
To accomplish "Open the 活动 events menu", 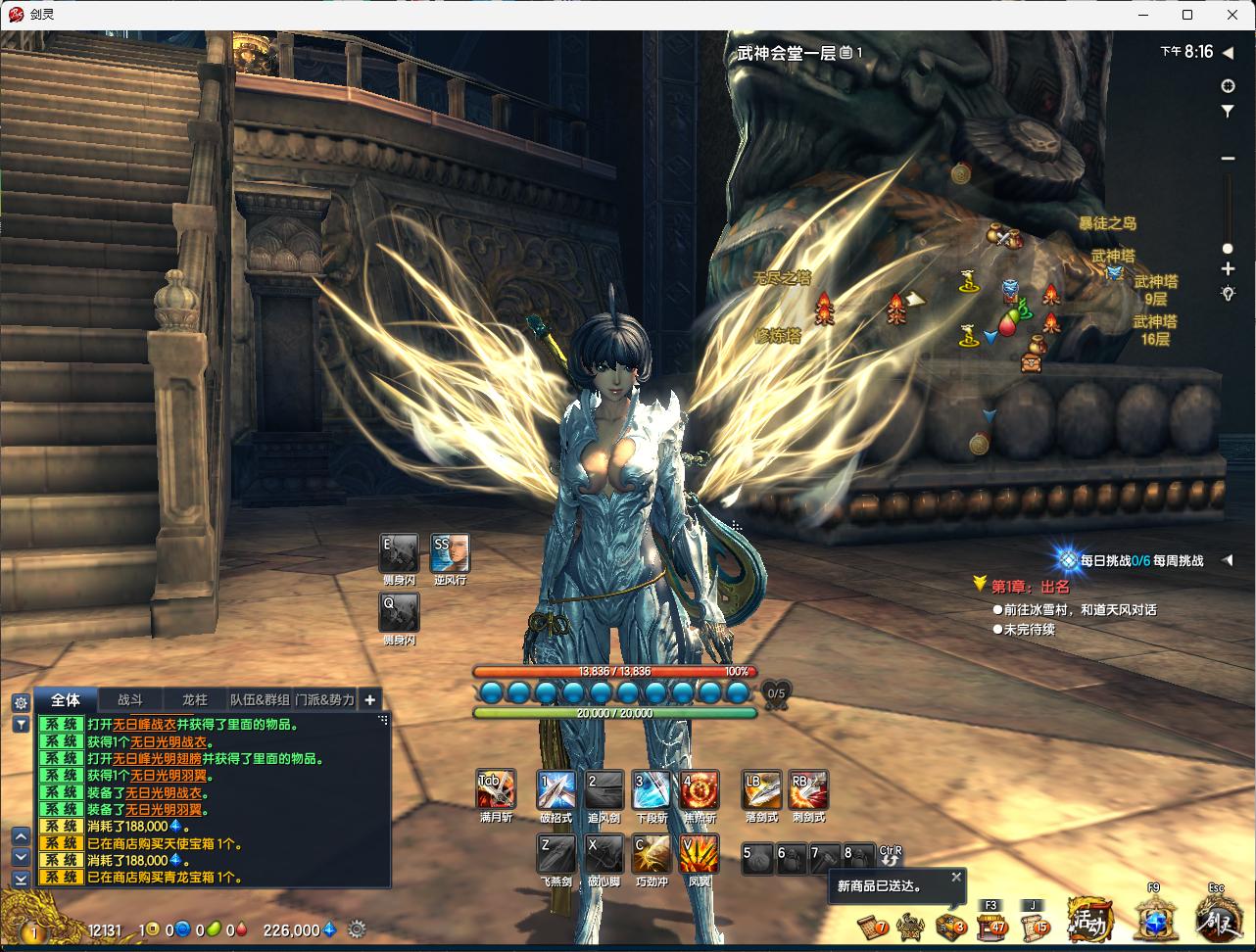I will coord(1089,921).
